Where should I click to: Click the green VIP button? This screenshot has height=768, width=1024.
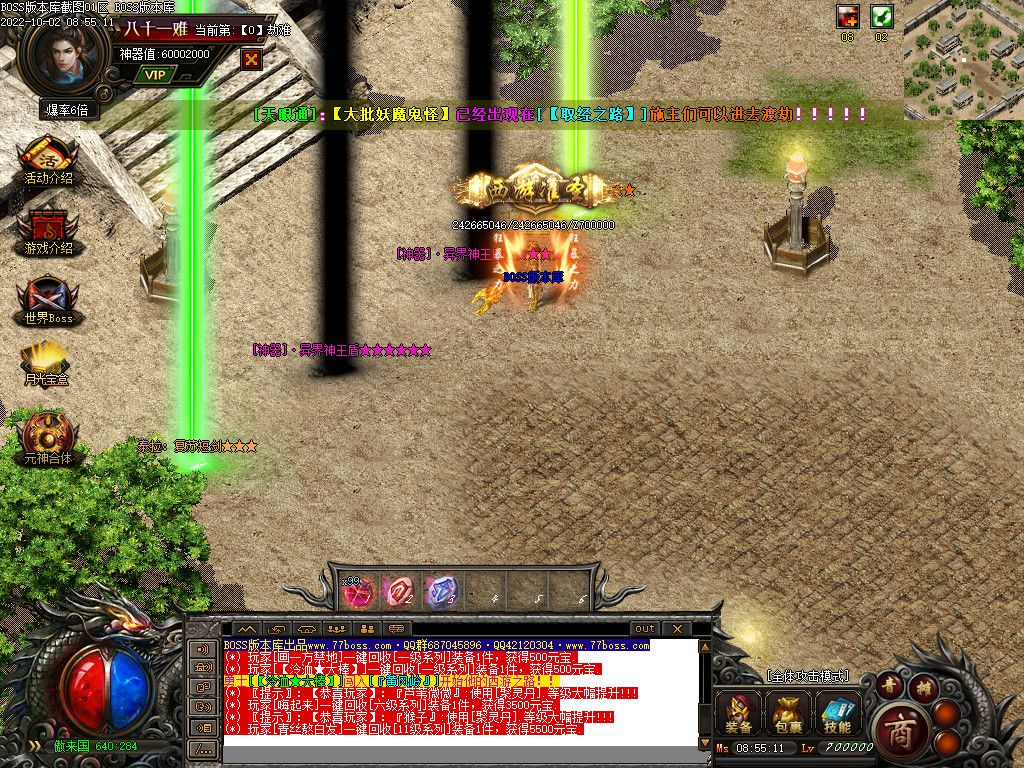(x=155, y=74)
